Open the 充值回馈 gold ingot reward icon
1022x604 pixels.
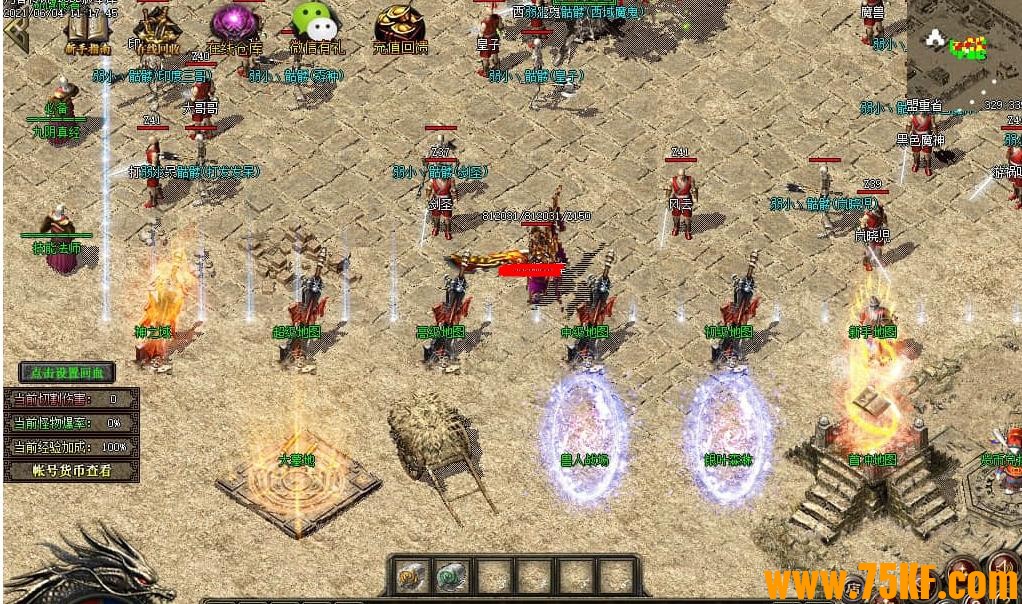coord(400,30)
